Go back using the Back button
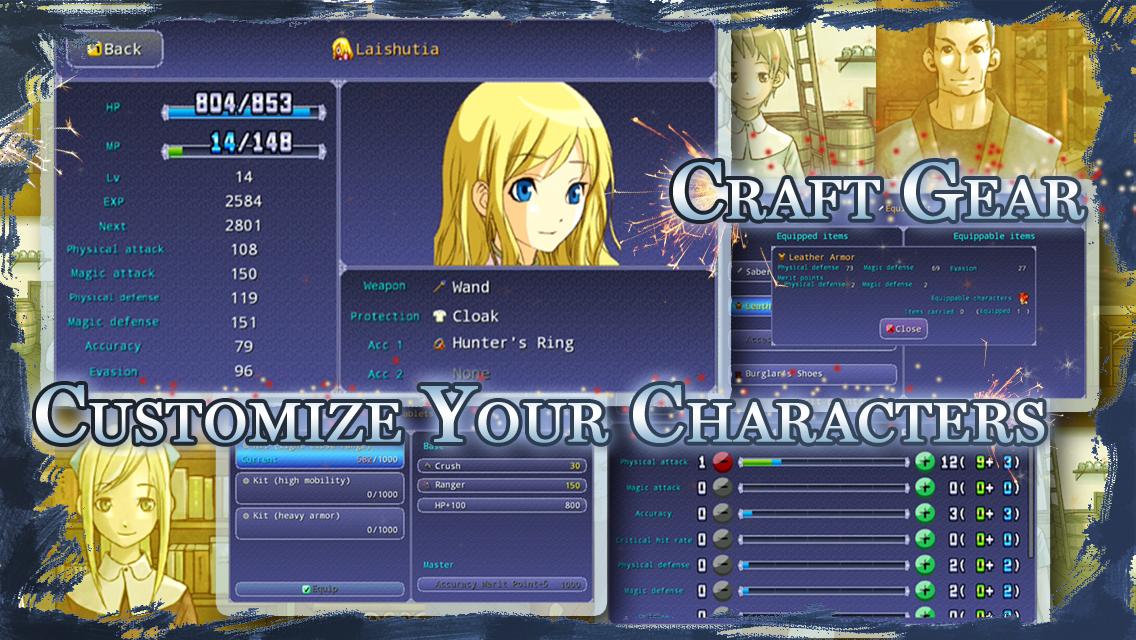The width and height of the screenshot is (1136, 640). coord(115,49)
